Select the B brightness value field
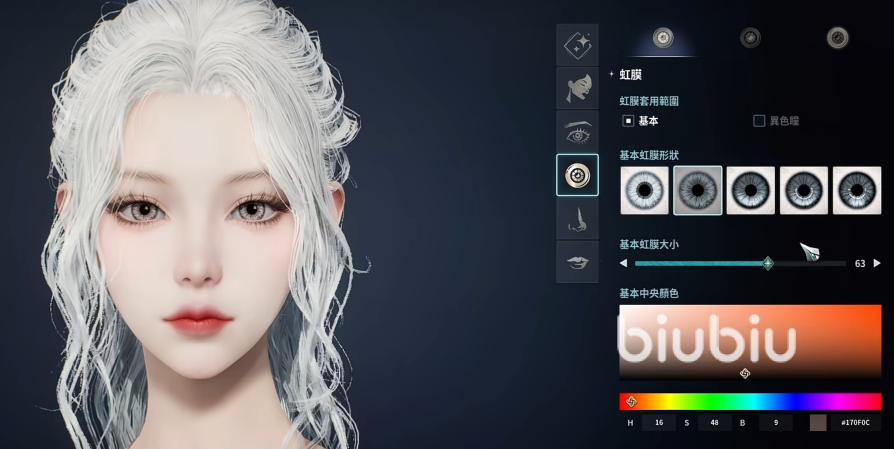 tap(775, 423)
